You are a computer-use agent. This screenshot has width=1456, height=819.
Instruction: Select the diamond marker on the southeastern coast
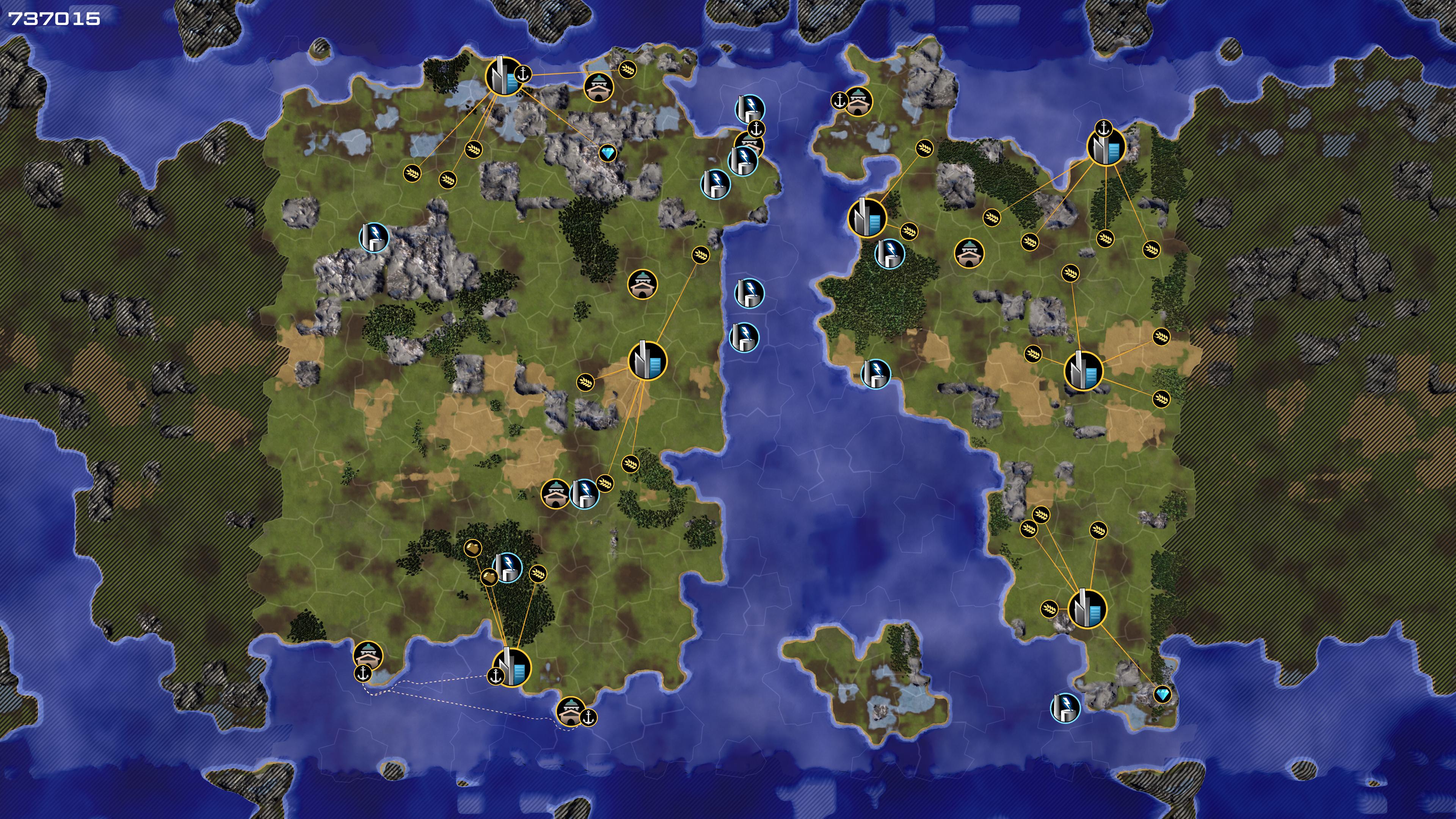pos(1162,694)
